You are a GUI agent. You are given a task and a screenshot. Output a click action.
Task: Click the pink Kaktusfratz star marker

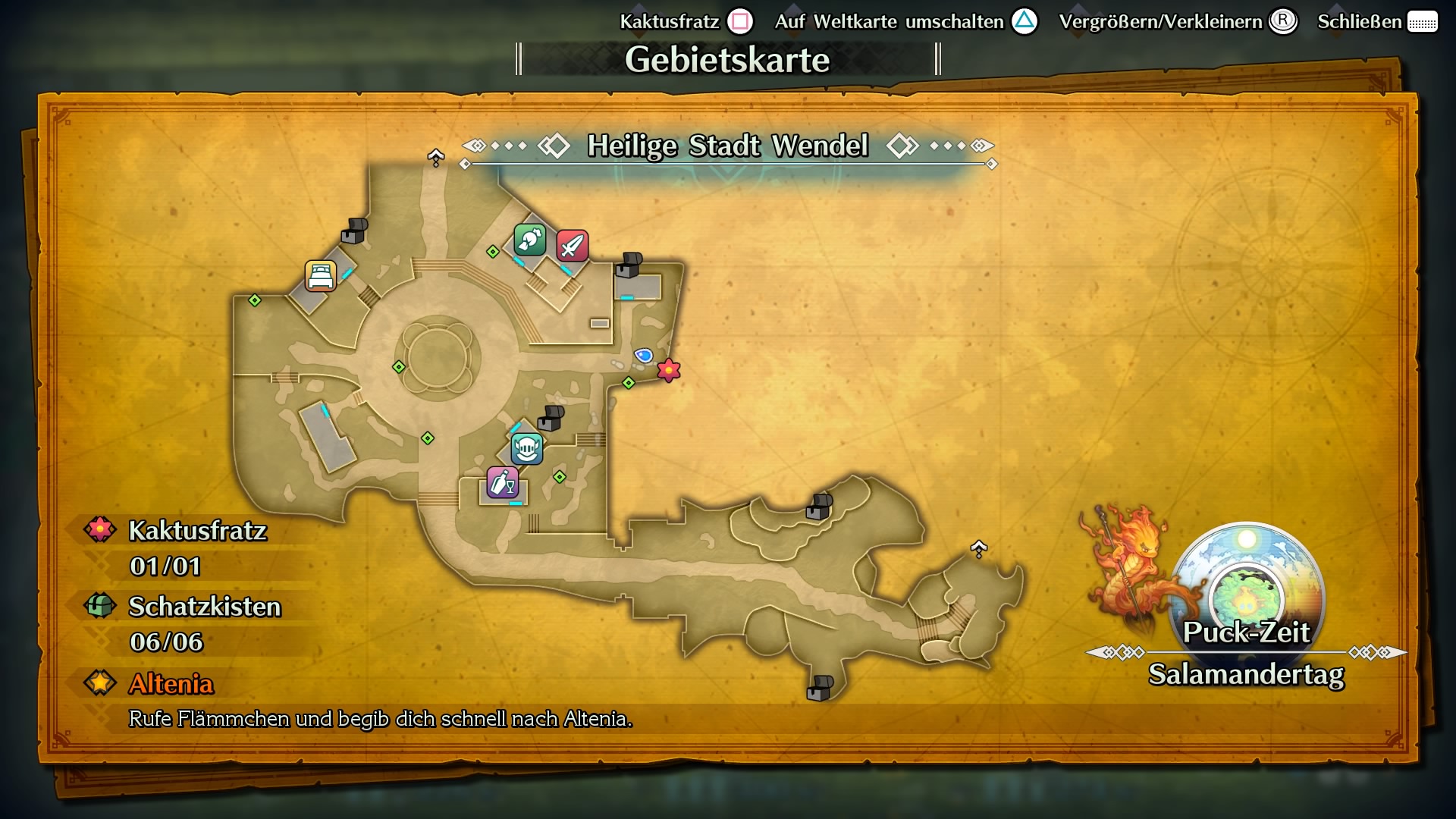pyautogui.click(x=667, y=371)
